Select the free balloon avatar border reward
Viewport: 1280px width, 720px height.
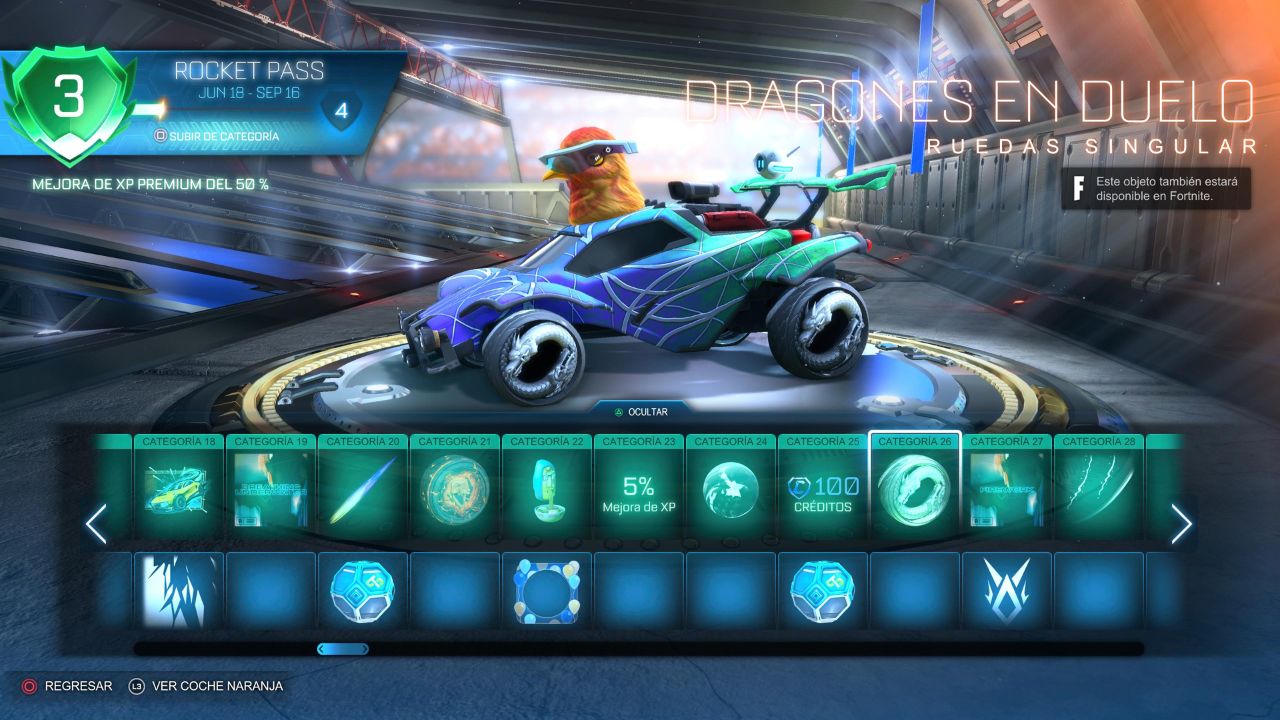point(546,591)
